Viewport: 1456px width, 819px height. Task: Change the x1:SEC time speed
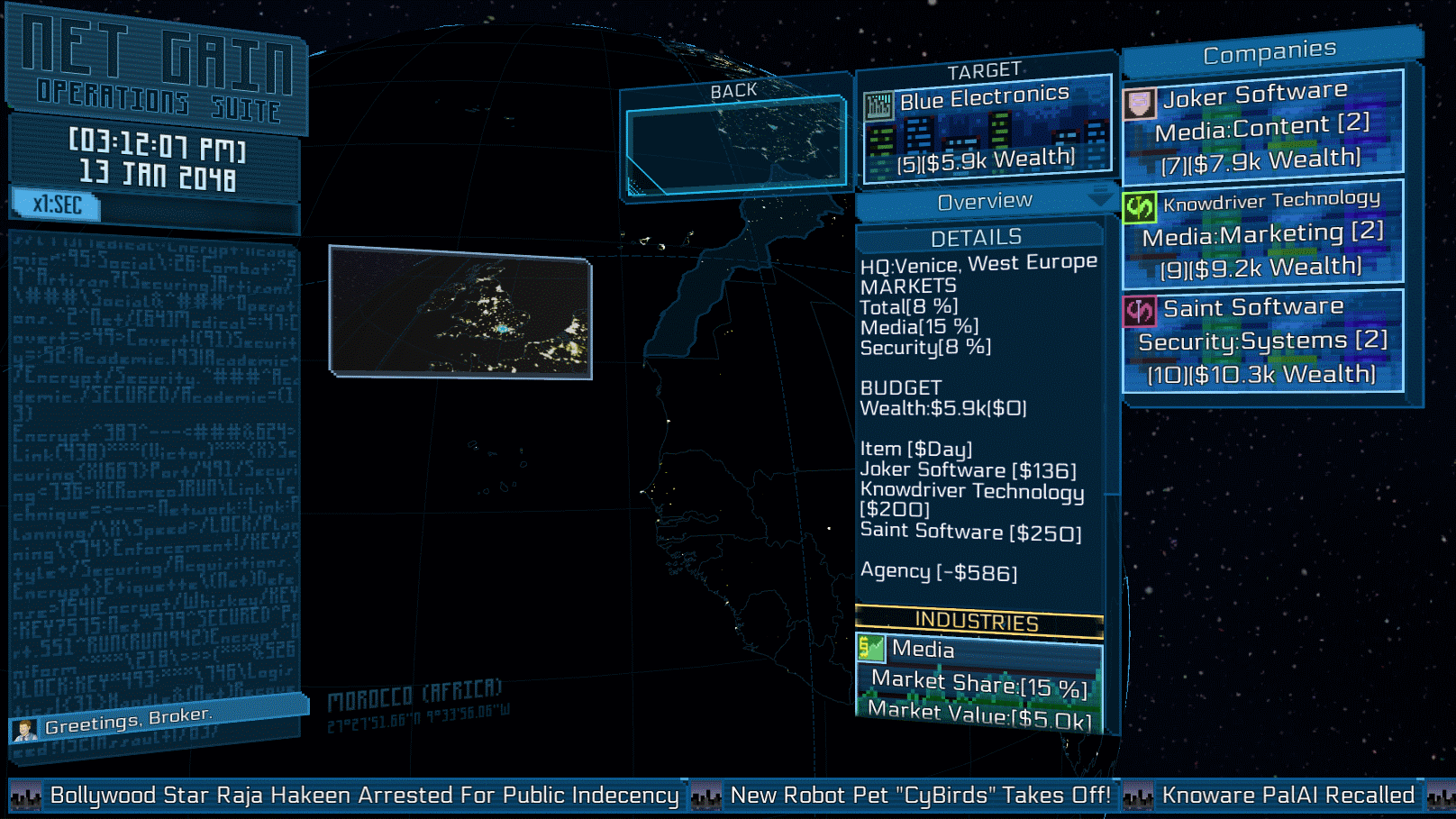click(57, 205)
